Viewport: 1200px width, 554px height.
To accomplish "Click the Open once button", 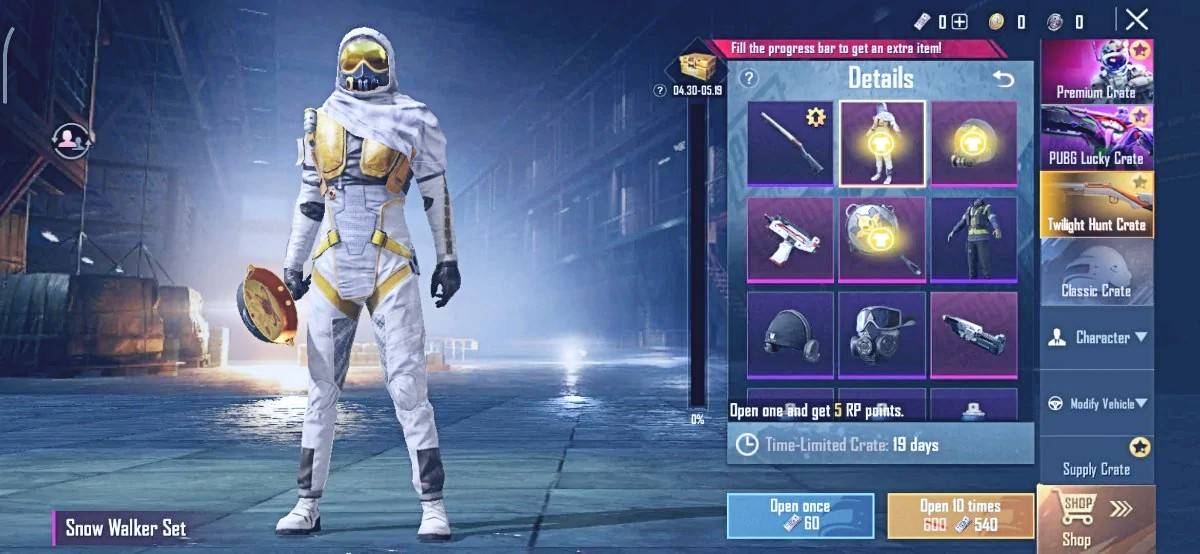I will (800, 515).
